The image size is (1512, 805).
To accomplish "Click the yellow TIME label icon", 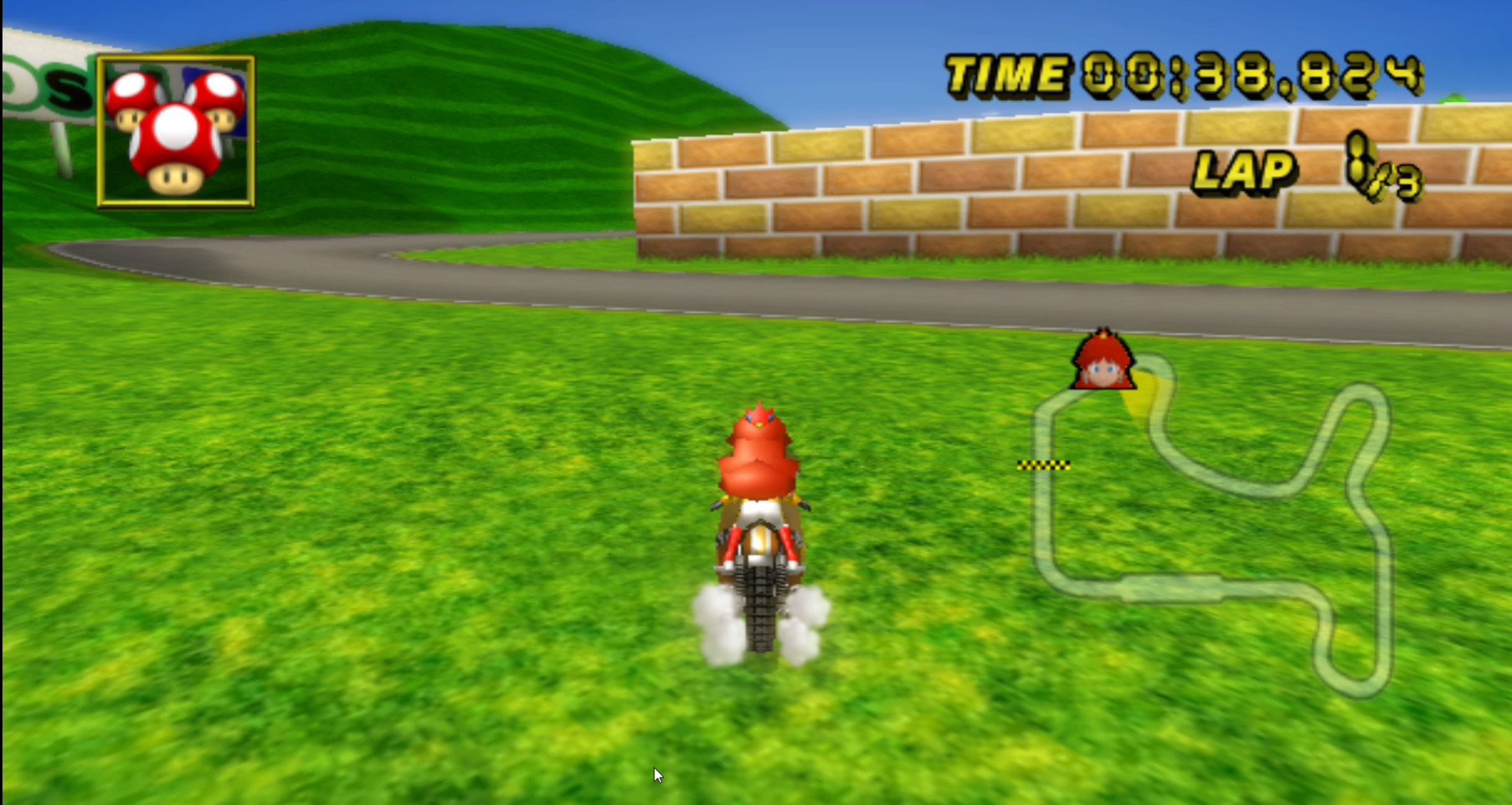I will click(x=1003, y=71).
